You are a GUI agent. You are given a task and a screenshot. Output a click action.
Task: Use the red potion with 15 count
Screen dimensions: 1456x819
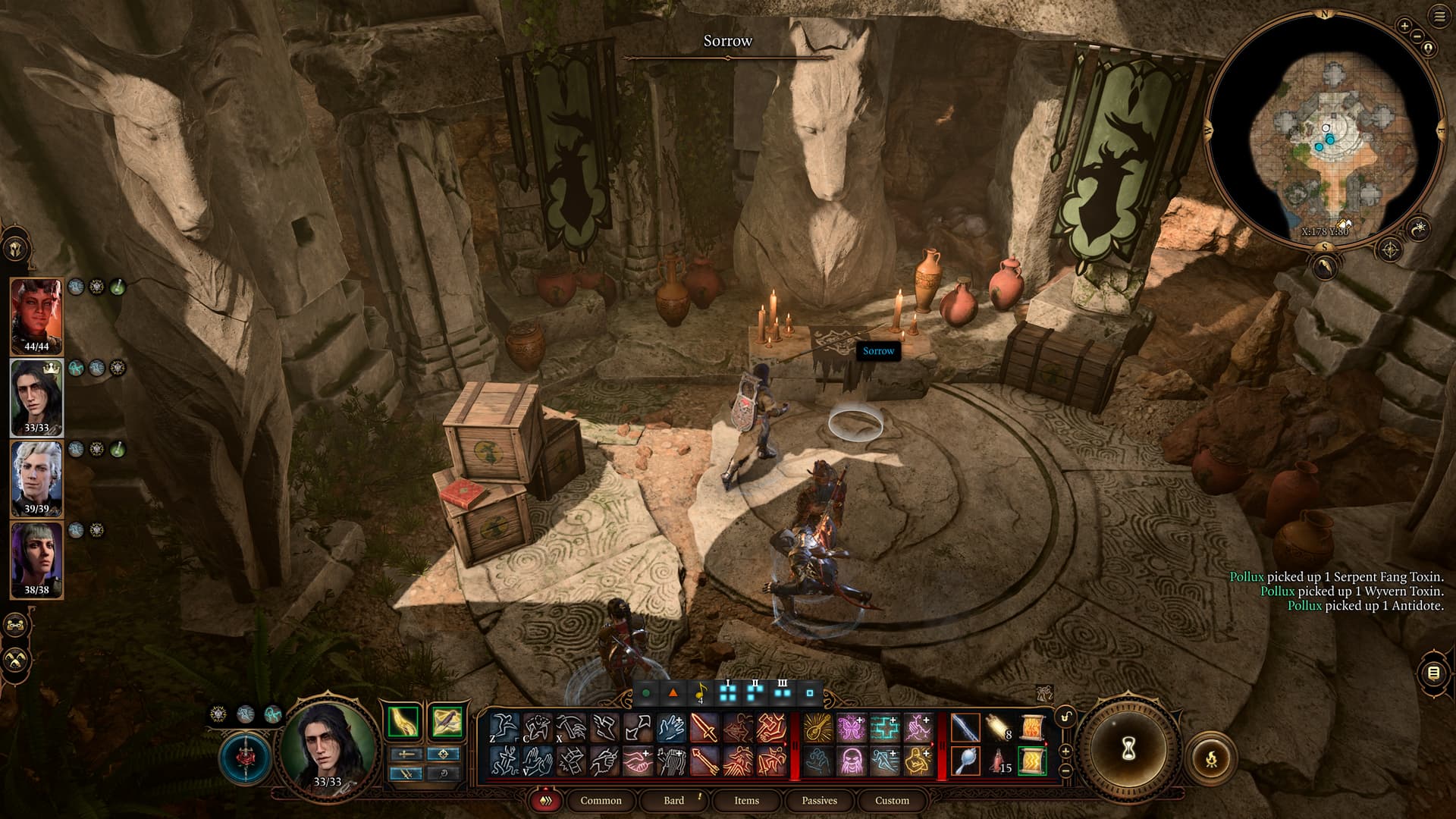click(999, 761)
